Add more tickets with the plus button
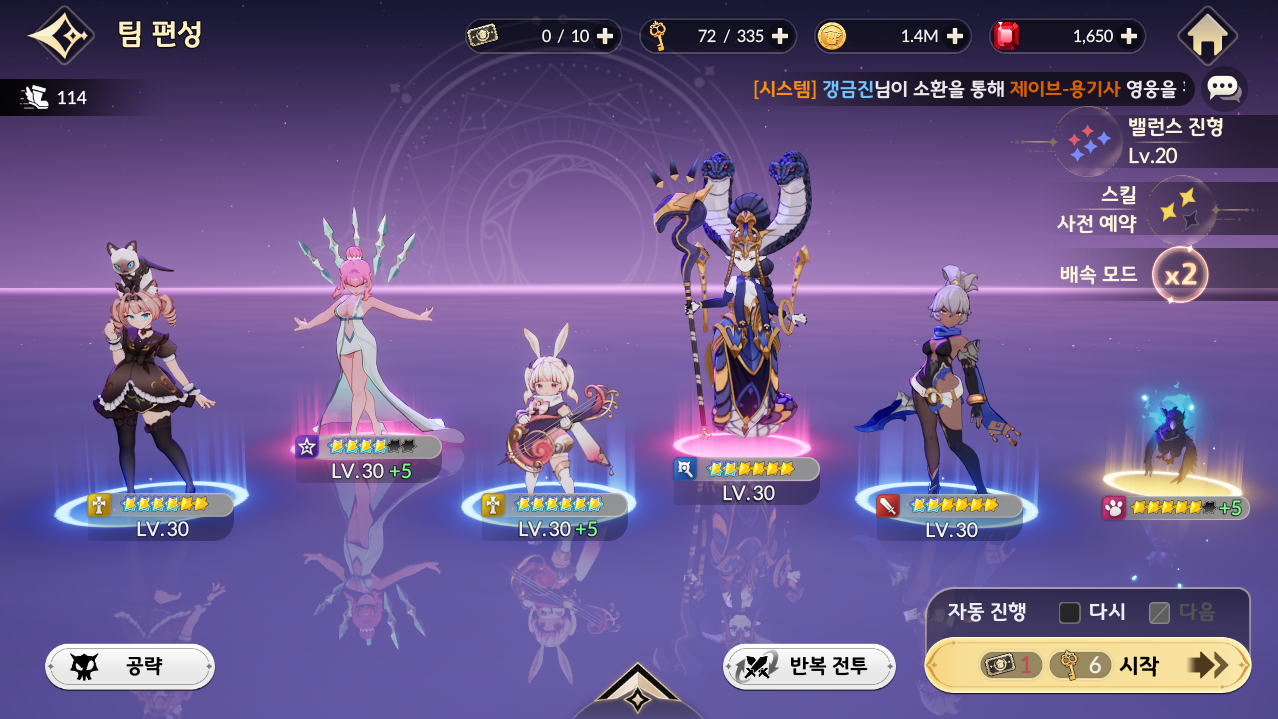The height and width of the screenshot is (719, 1278). (605, 36)
